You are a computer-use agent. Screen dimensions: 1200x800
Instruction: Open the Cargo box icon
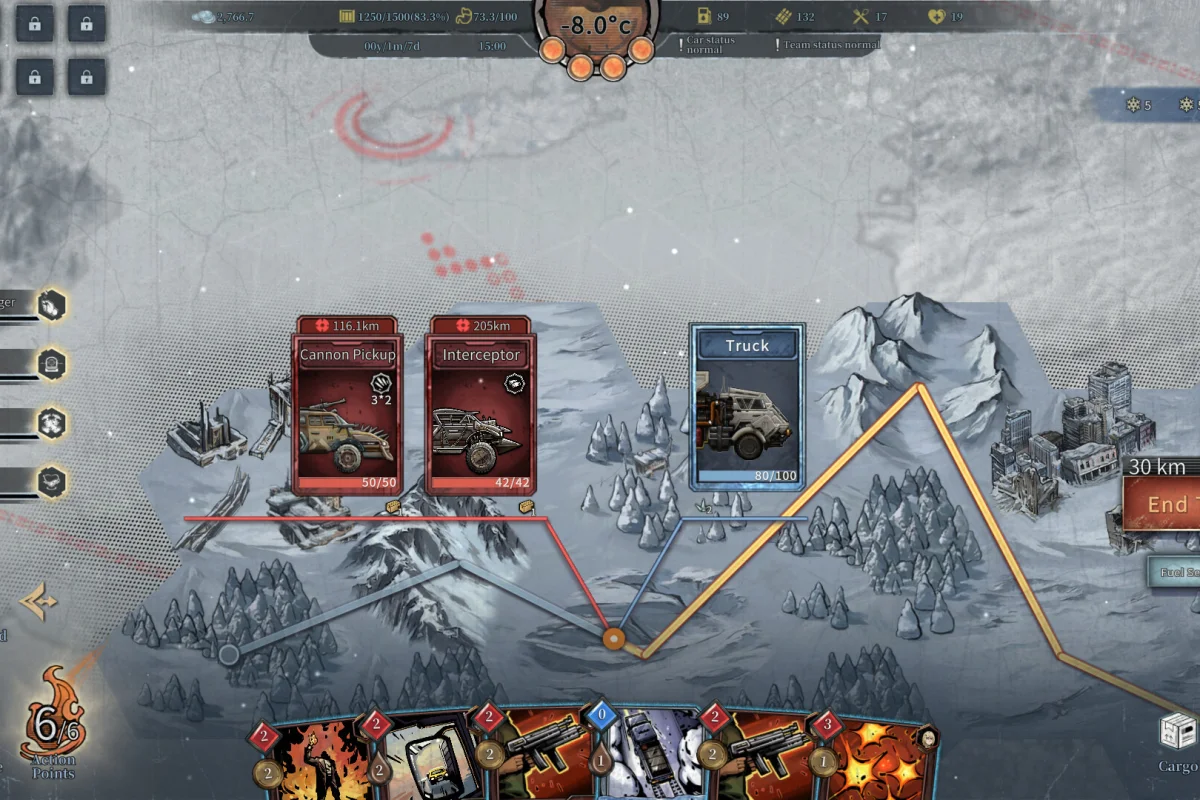1179,732
